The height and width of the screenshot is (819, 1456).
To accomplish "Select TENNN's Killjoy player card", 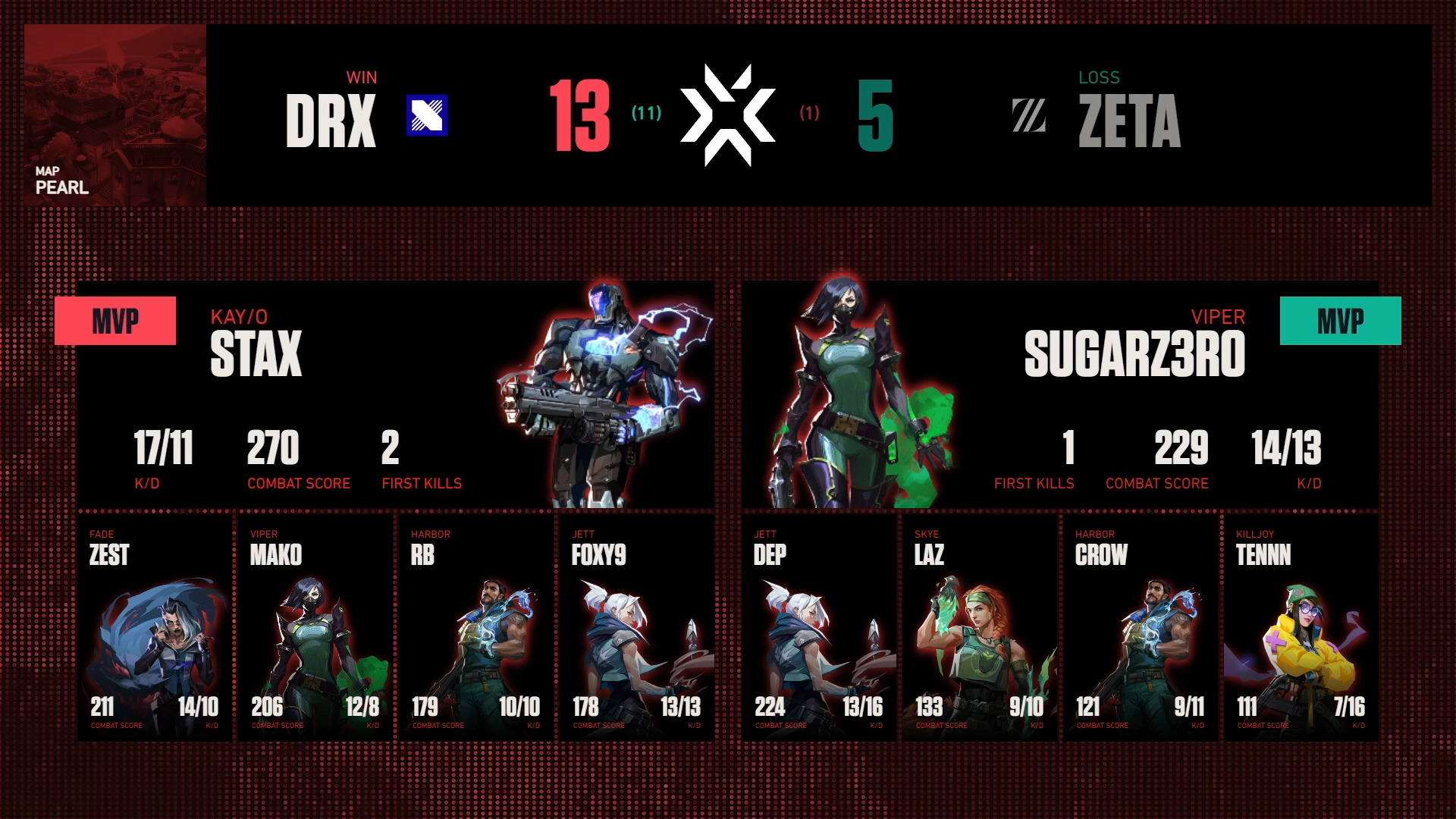I will [x=1301, y=628].
